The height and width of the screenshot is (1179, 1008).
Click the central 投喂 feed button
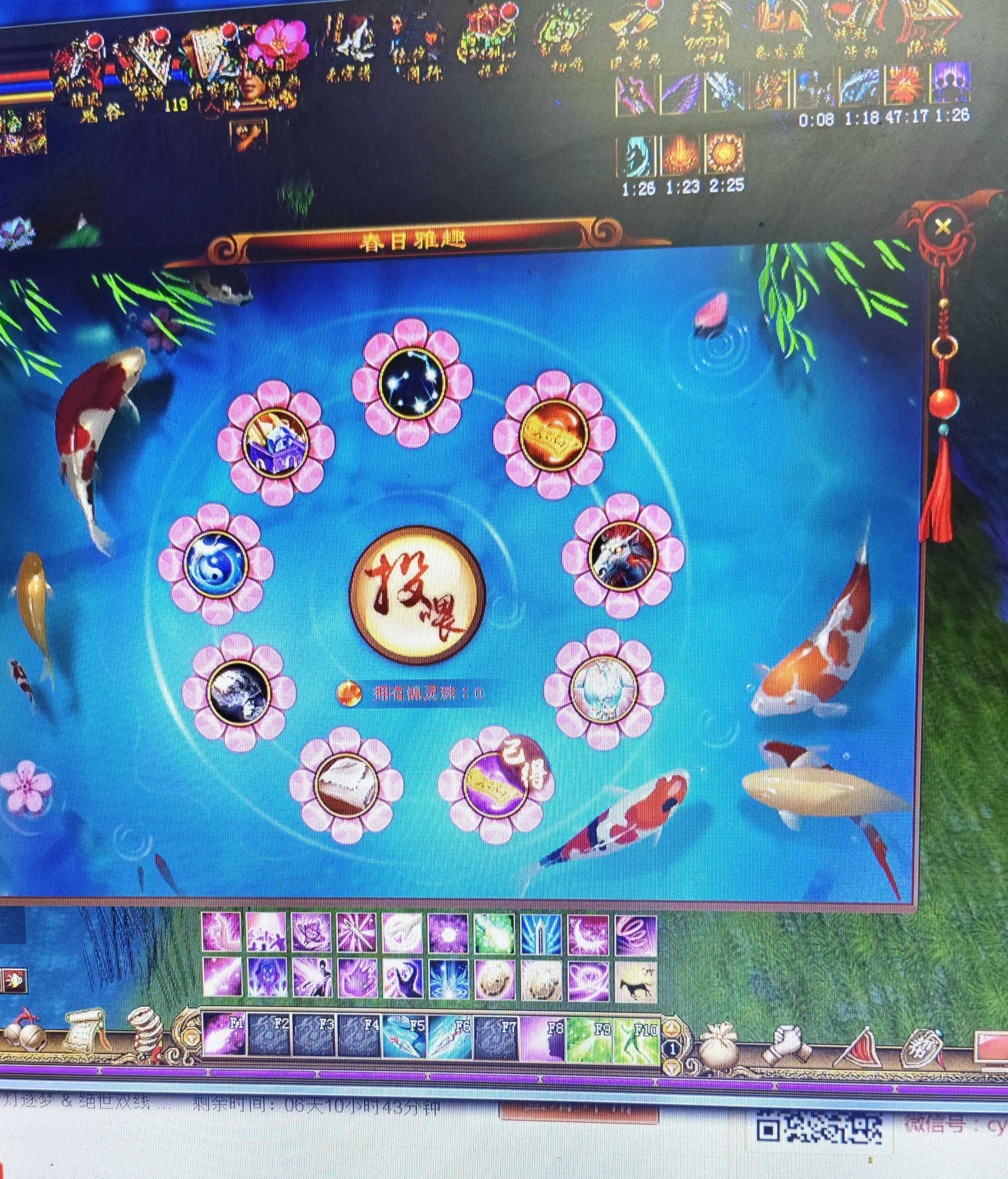pos(417,594)
